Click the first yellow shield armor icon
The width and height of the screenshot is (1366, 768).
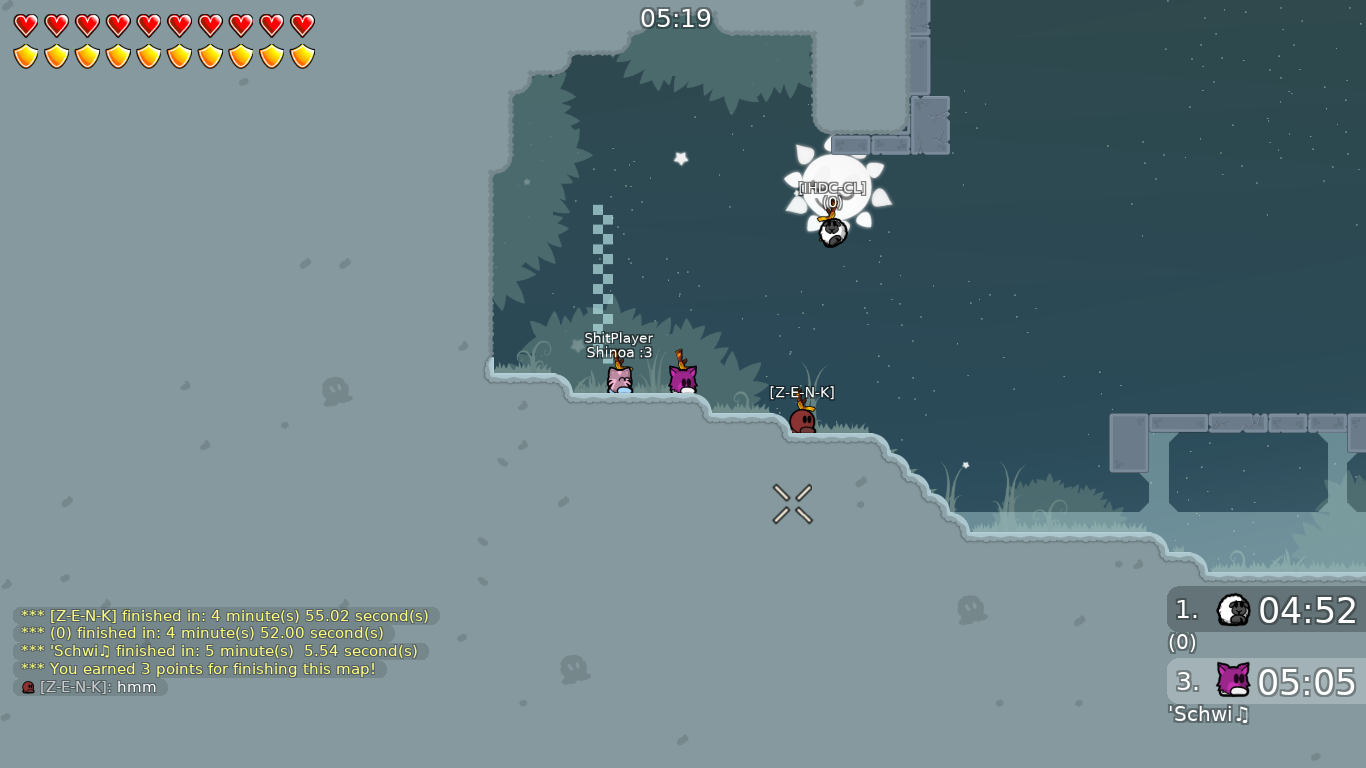(x=24, y=56)
